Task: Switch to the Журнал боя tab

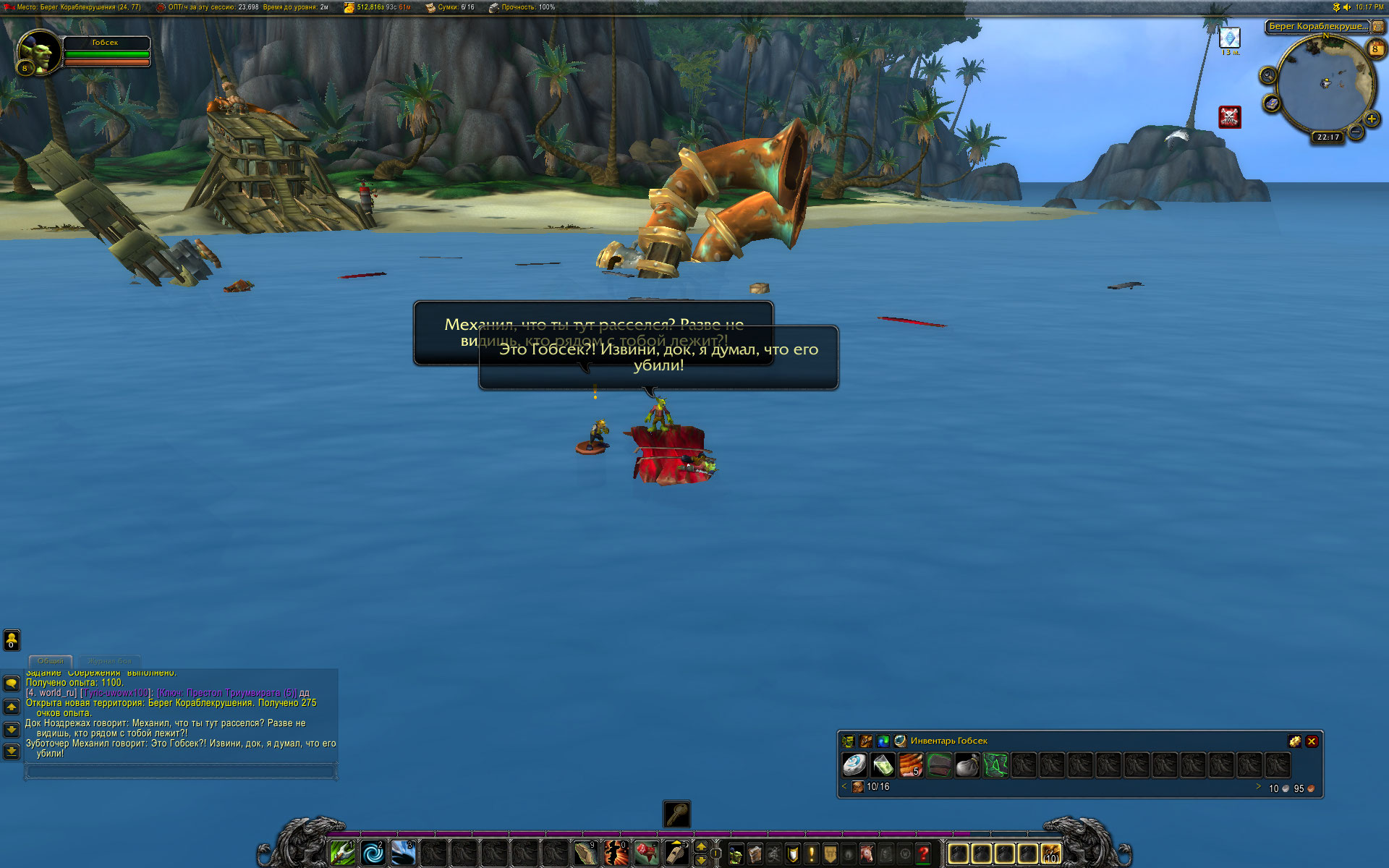Action: (x=110, y=661)
